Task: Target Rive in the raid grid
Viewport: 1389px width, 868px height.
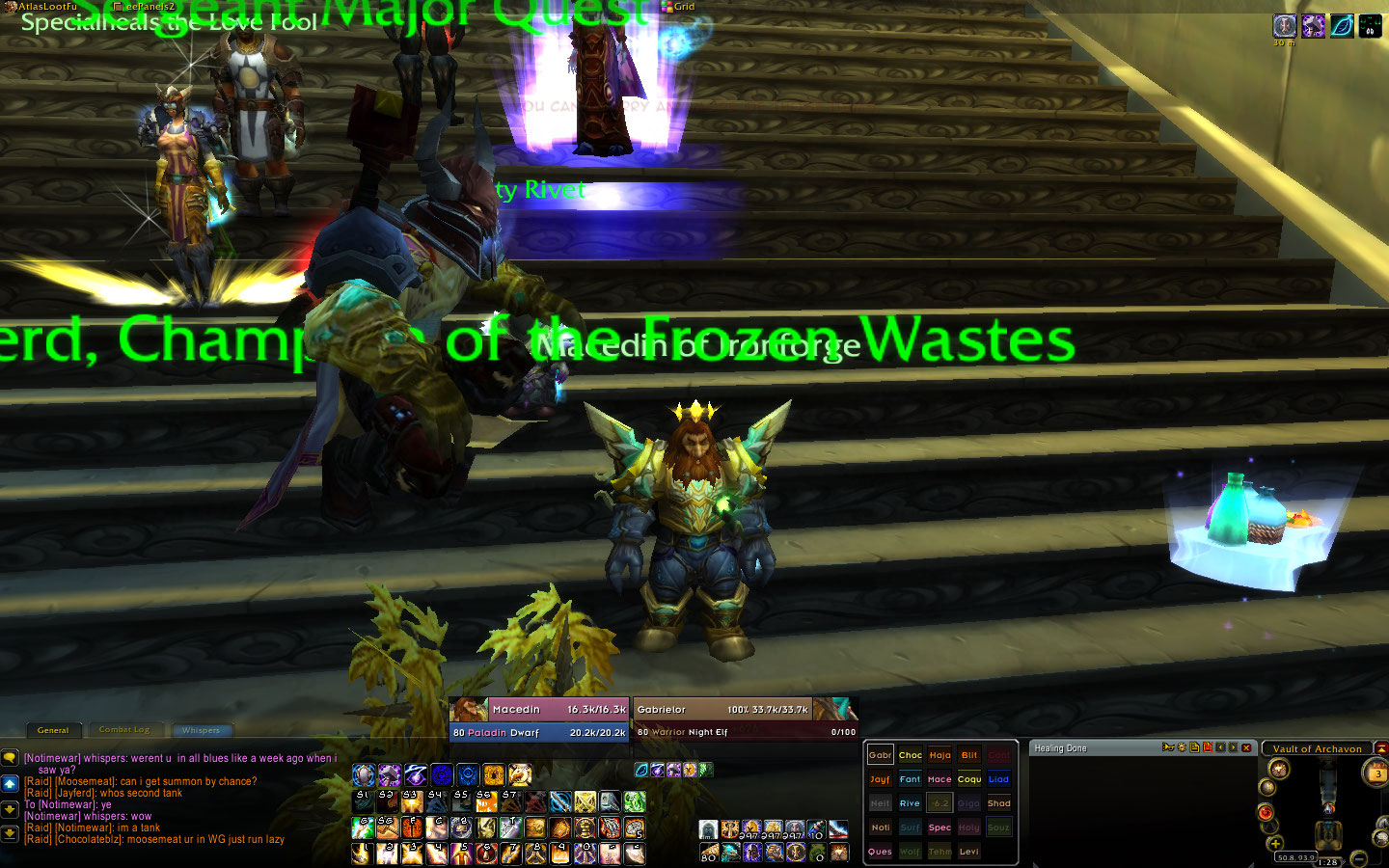Action: tap(910, 803)
